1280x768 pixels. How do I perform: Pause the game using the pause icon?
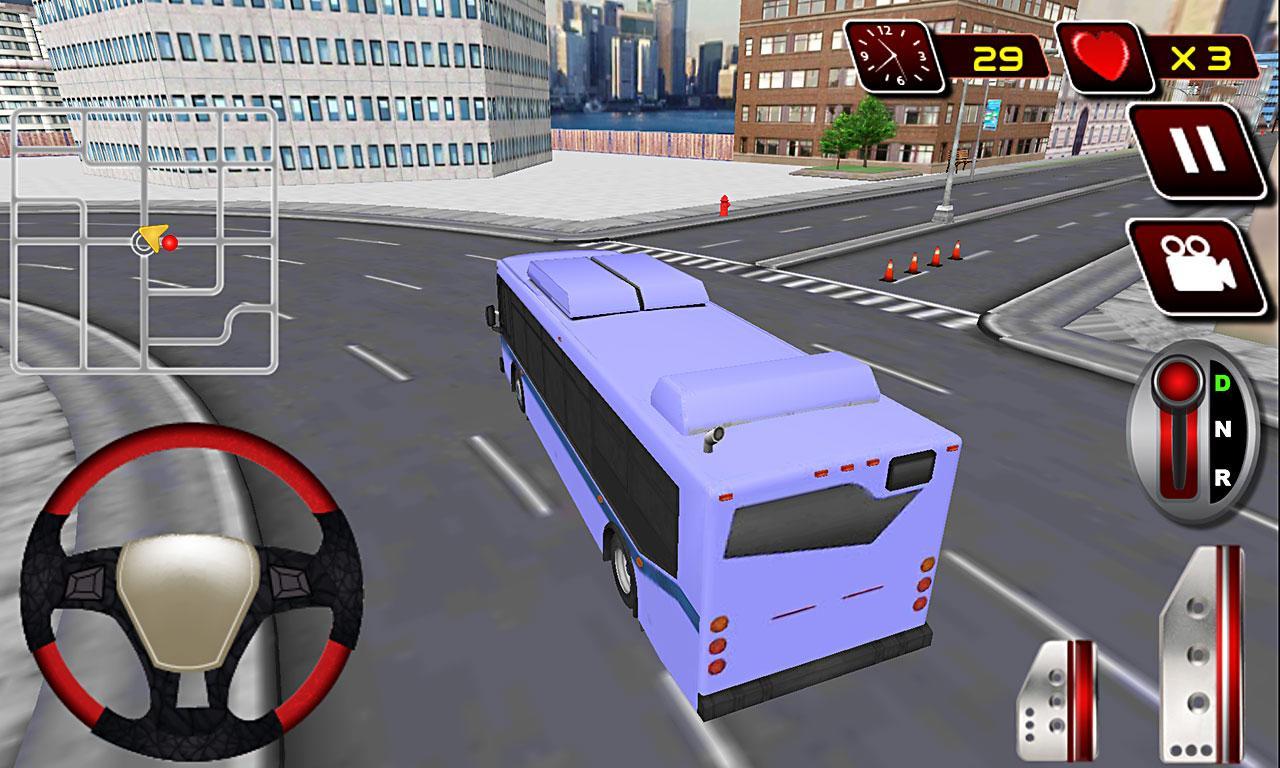1196,146
